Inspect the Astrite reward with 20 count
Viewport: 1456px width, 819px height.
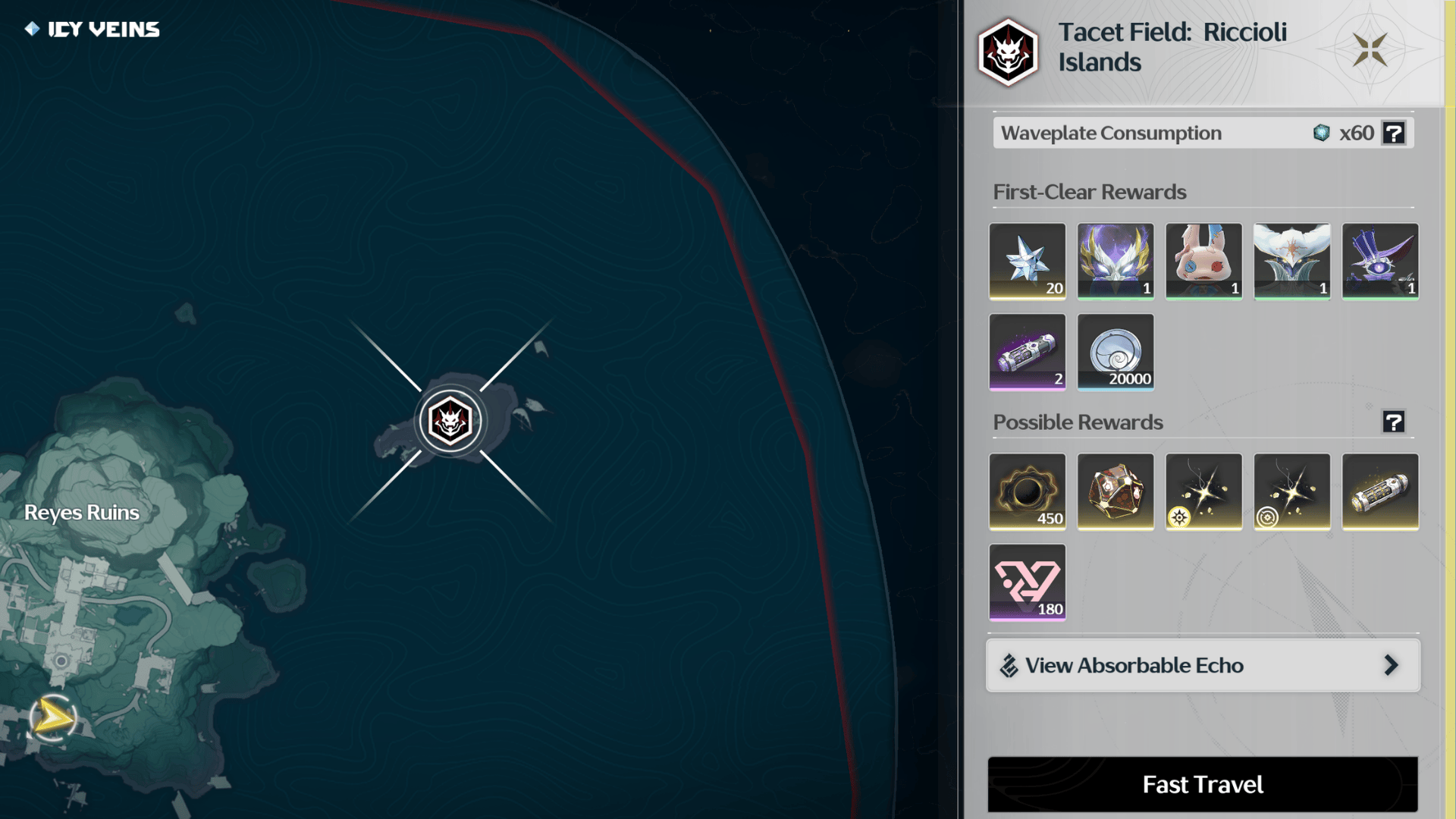1027,261
